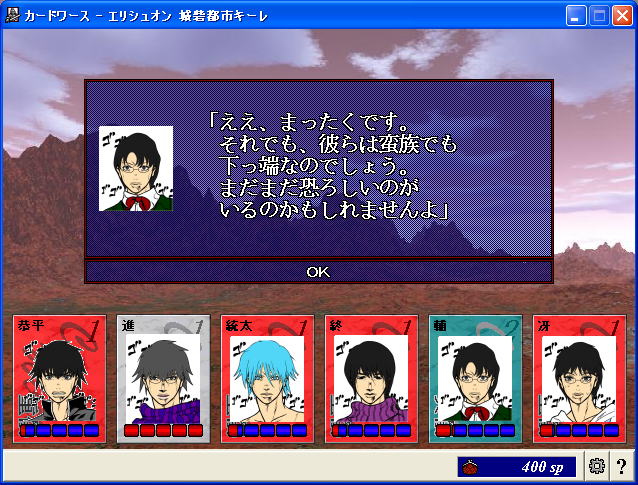Pick the blue-haired 統太 card
The width and height of the screenshot is (638, 485).
pos(267,378)
